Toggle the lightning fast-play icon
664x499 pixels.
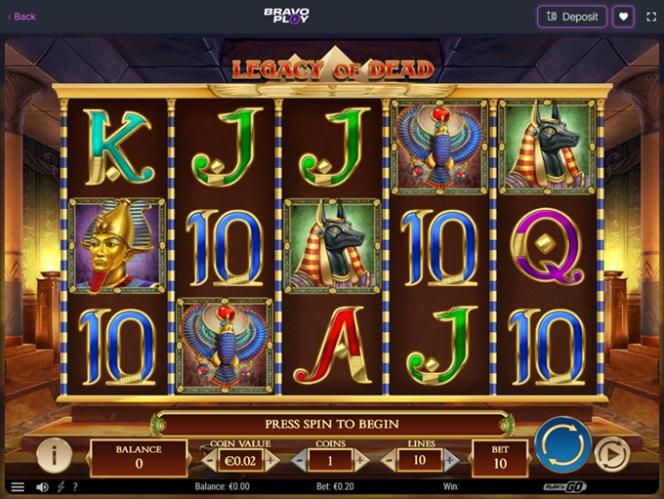(59, 487)
